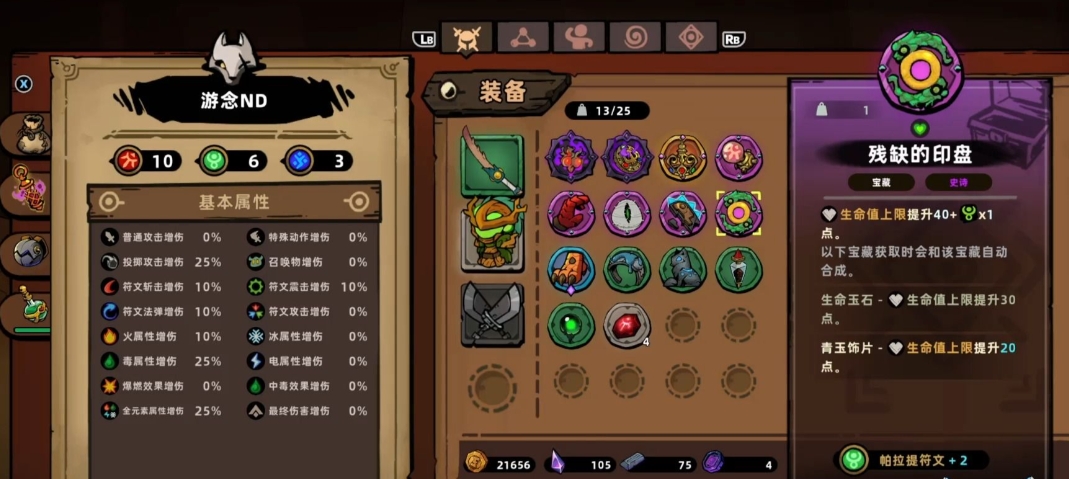Select the red gem stack of four
1069x479 pixels.
click(x=627, y=325)
